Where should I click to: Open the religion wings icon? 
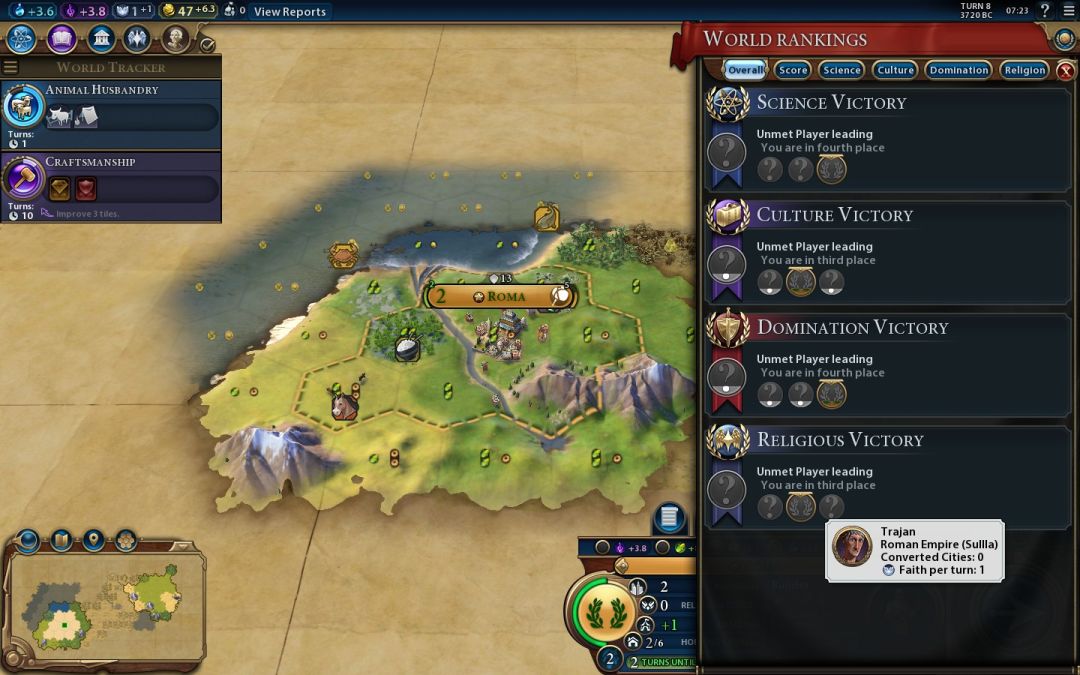point(138,39)
